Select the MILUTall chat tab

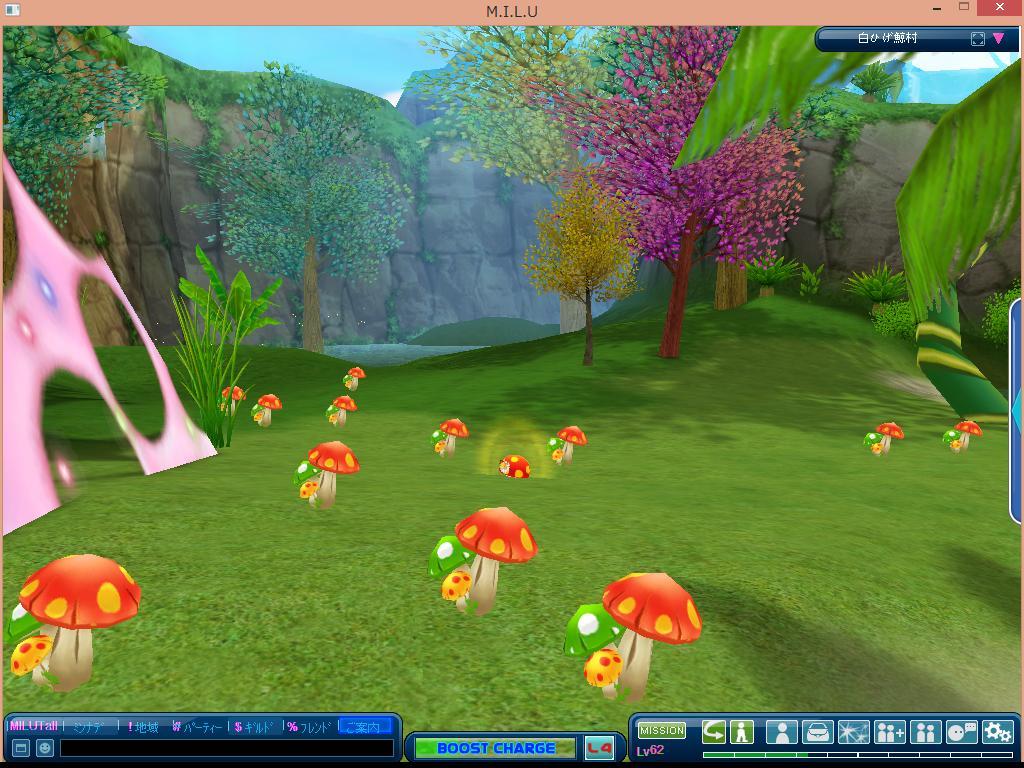tap(33, 726)
